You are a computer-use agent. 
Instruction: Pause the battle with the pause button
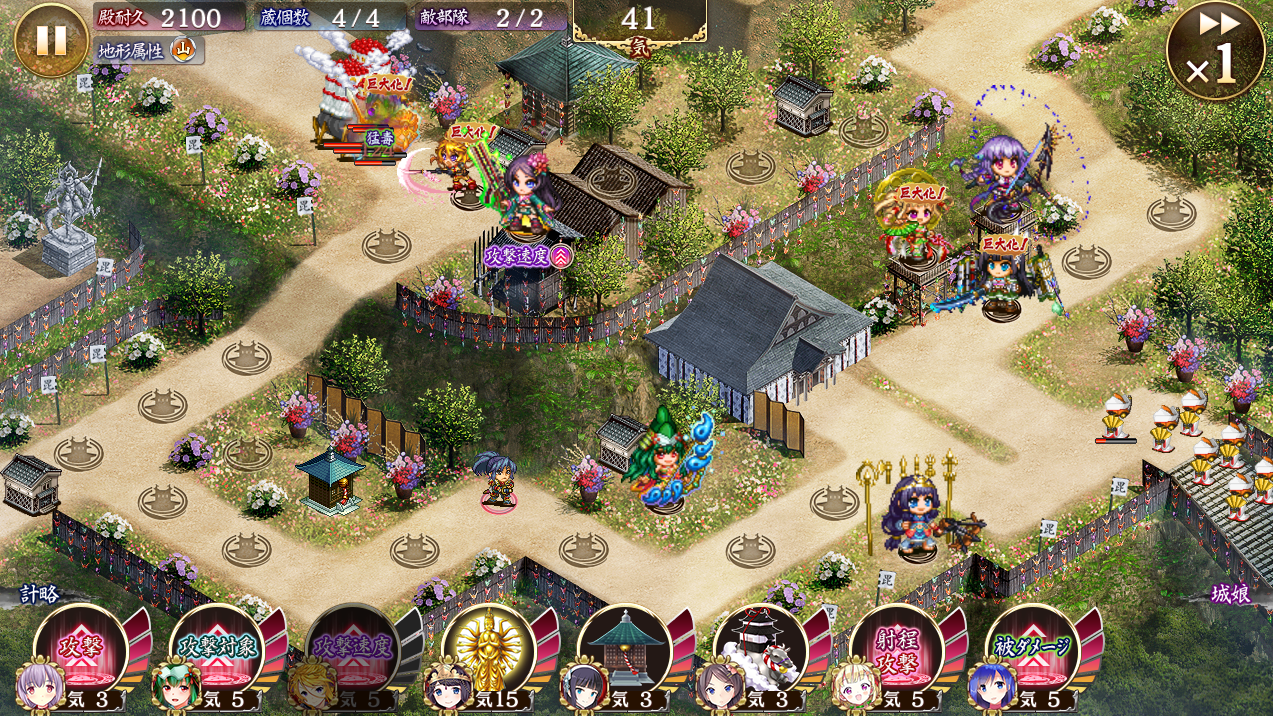[x=51, y=40]
